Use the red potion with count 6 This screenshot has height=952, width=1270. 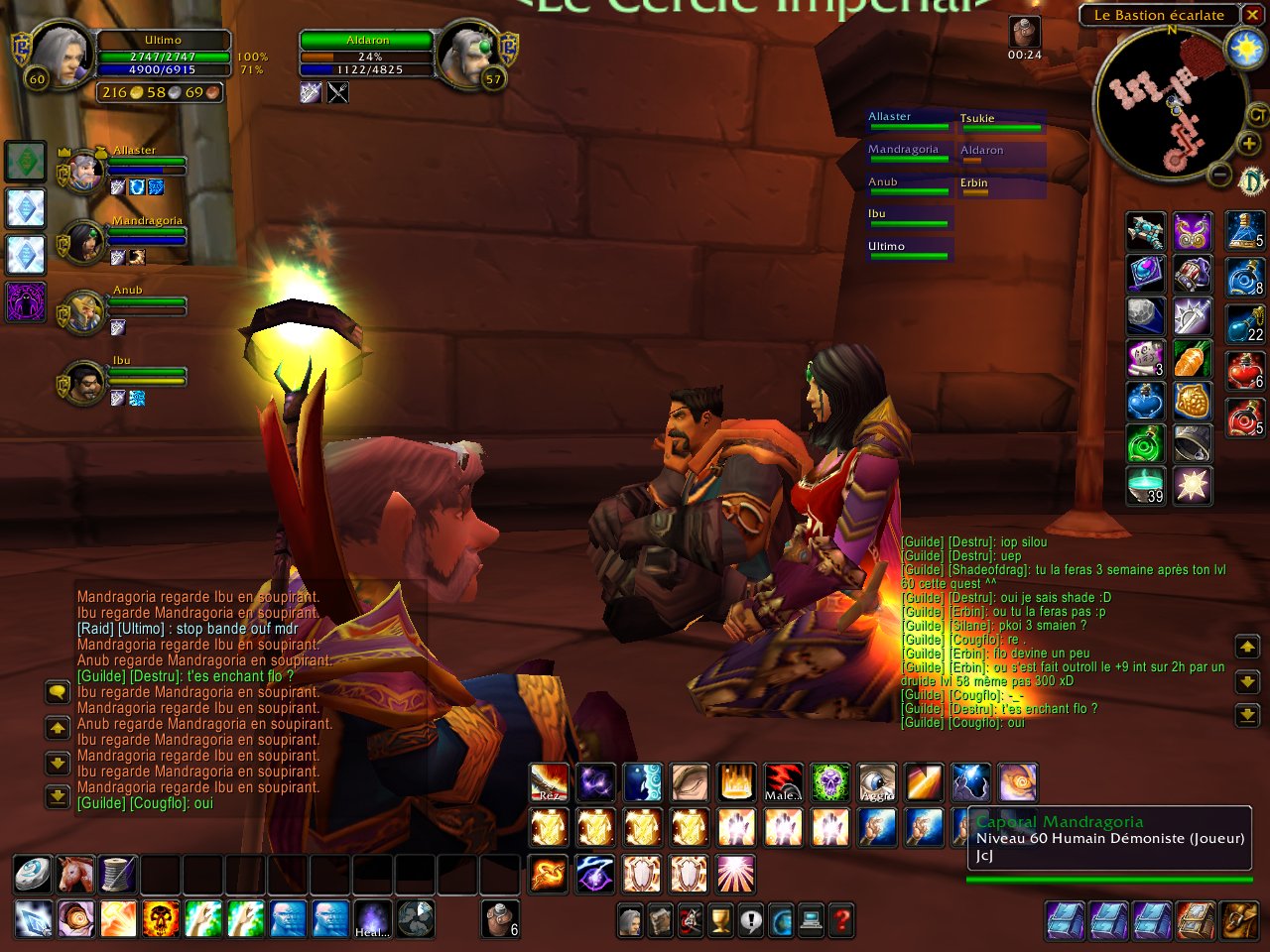point(1244,369)
